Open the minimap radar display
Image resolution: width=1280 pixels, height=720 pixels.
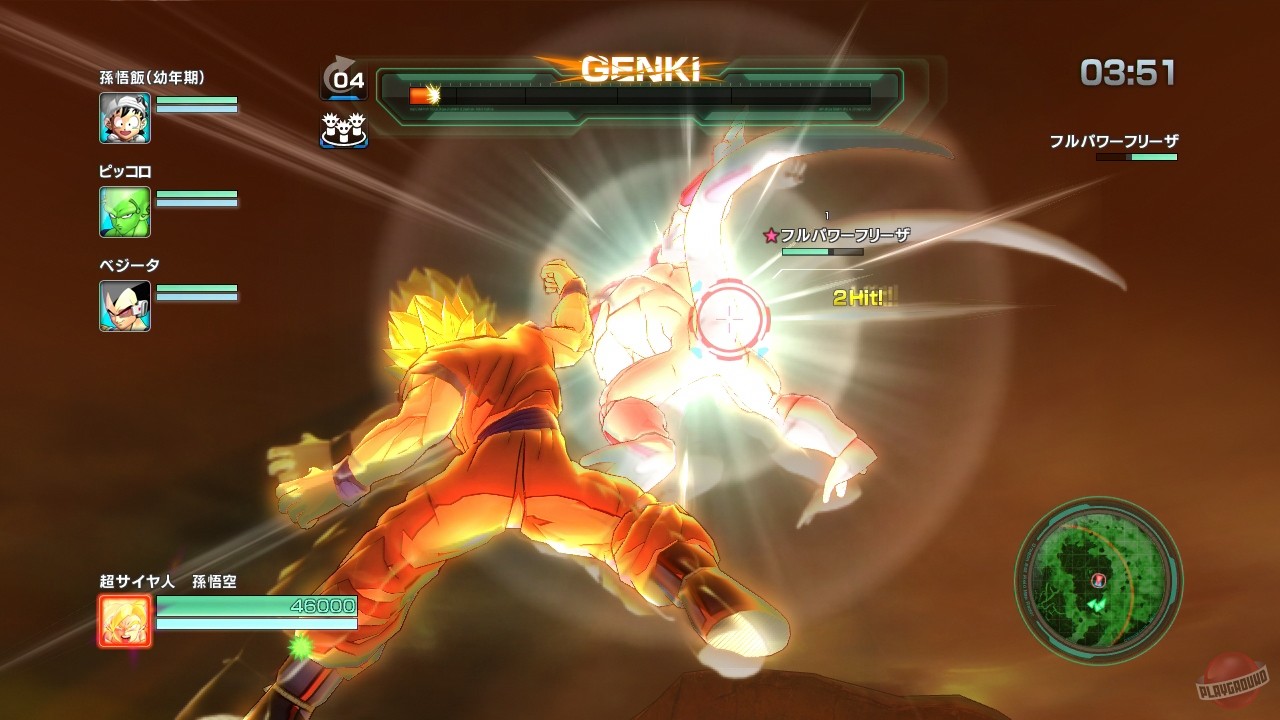click(1100, 585)
